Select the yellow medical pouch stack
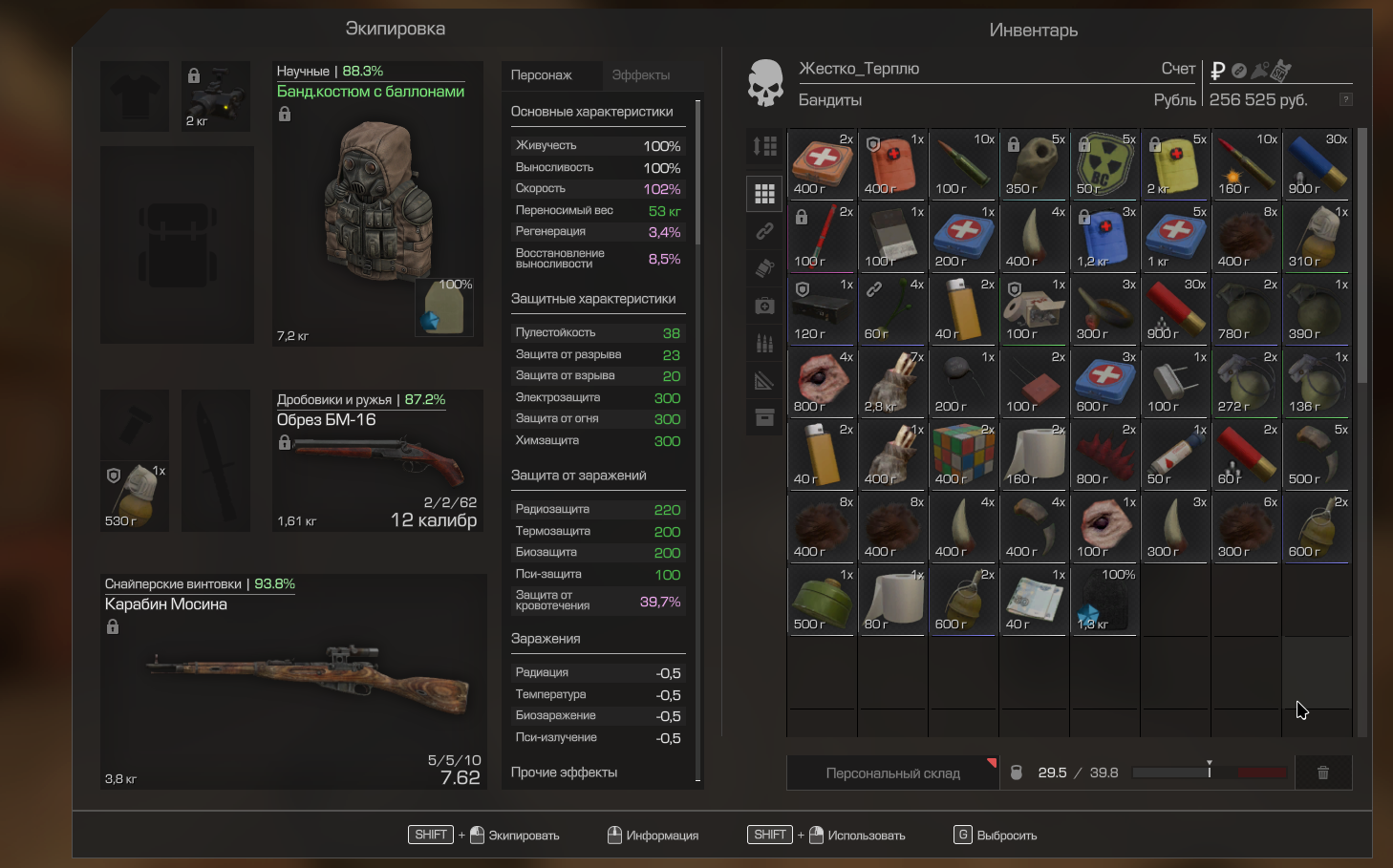This screenshot has width=1393, height=868. pos(1174,163)
